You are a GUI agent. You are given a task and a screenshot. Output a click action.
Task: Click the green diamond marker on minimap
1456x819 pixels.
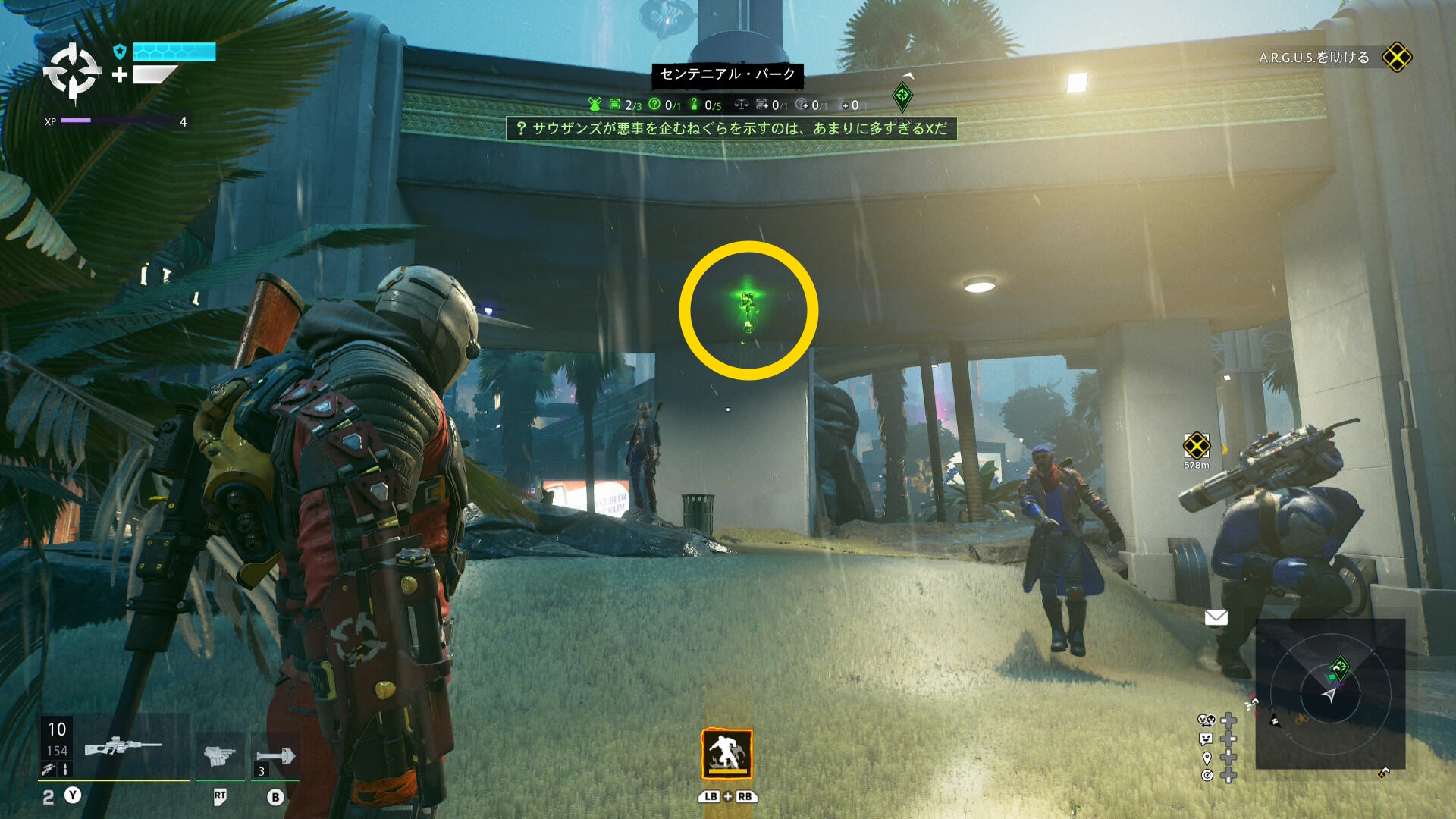click(x=1338, y=668)
